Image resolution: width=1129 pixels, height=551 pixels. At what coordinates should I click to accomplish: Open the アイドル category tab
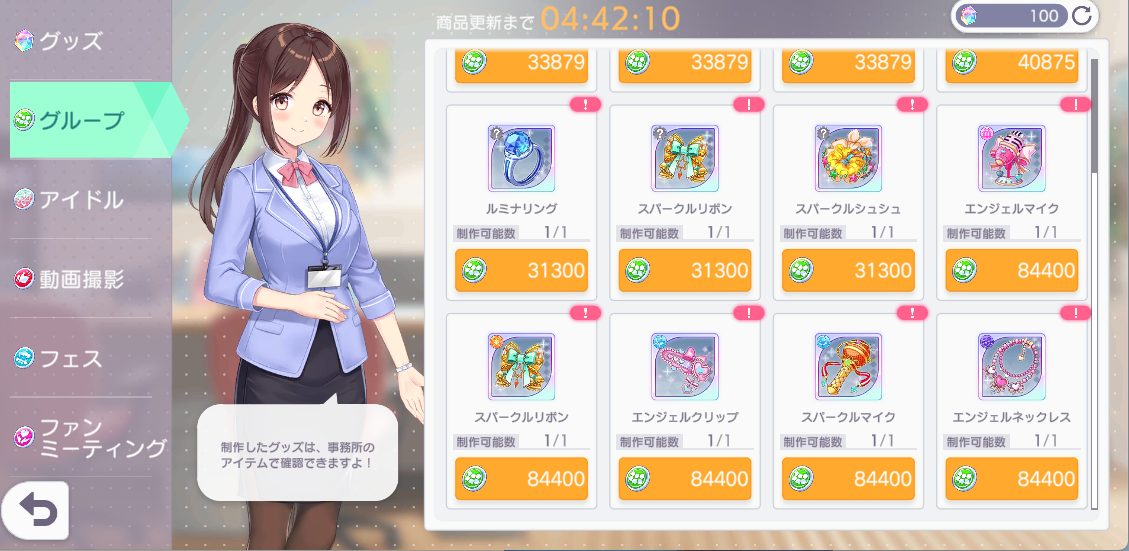tap(80, 200)
